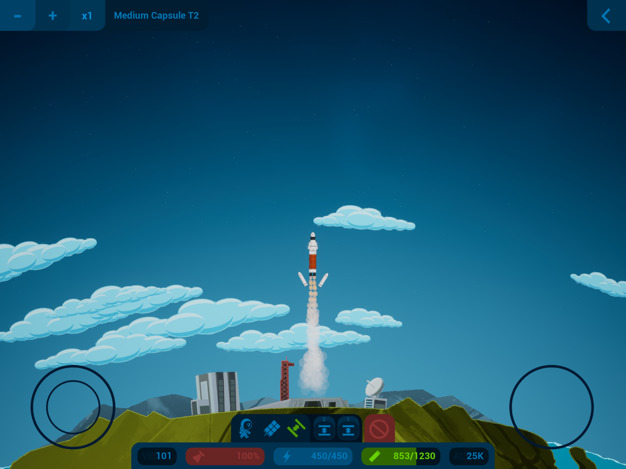Activate the green satellite antenna icon
The image size is (626, 469).
point(296,429)
